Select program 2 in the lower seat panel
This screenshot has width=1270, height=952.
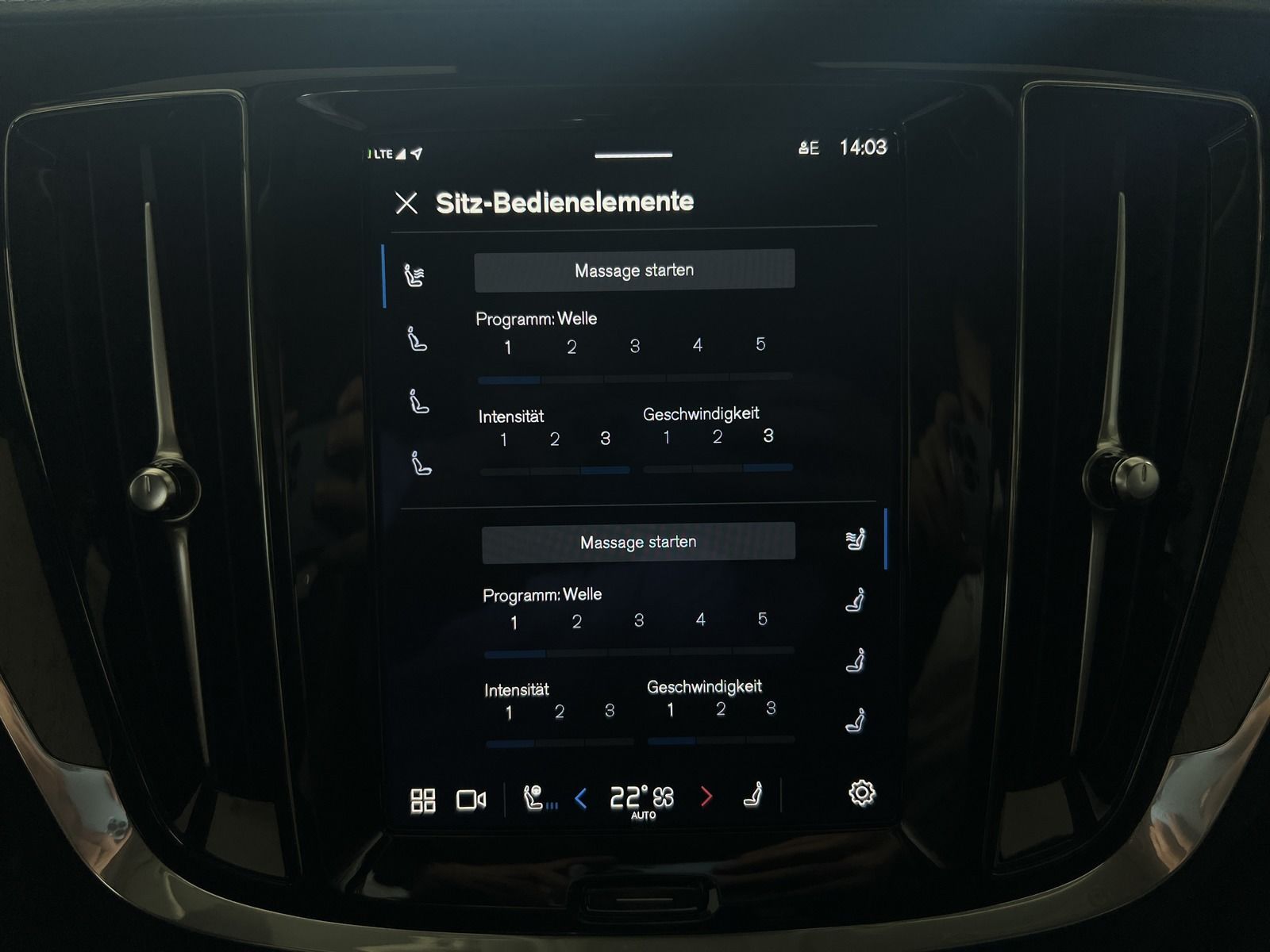pyautogui.click(x=577, y=622)
